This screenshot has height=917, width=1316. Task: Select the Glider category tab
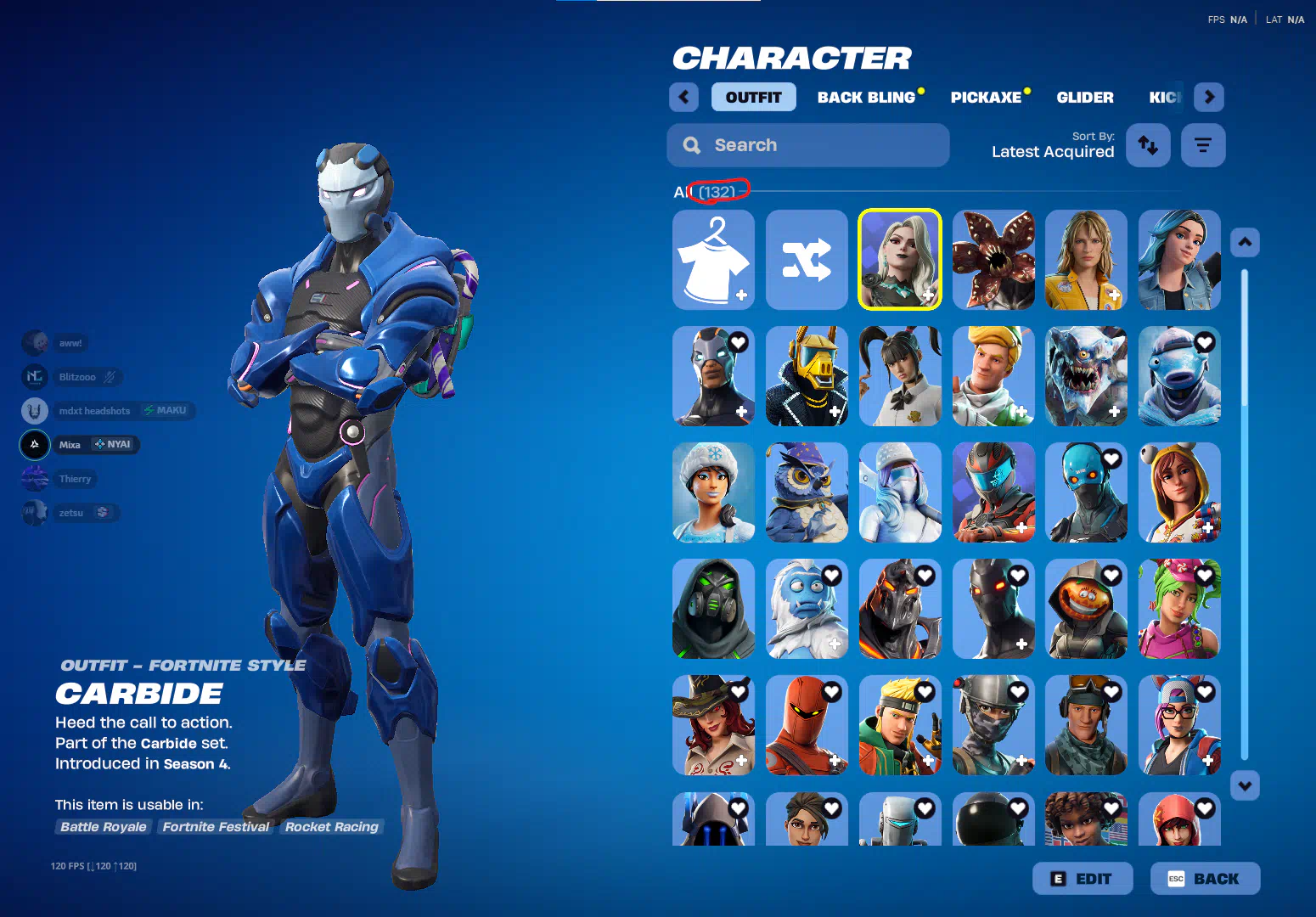coord(1084,98)
